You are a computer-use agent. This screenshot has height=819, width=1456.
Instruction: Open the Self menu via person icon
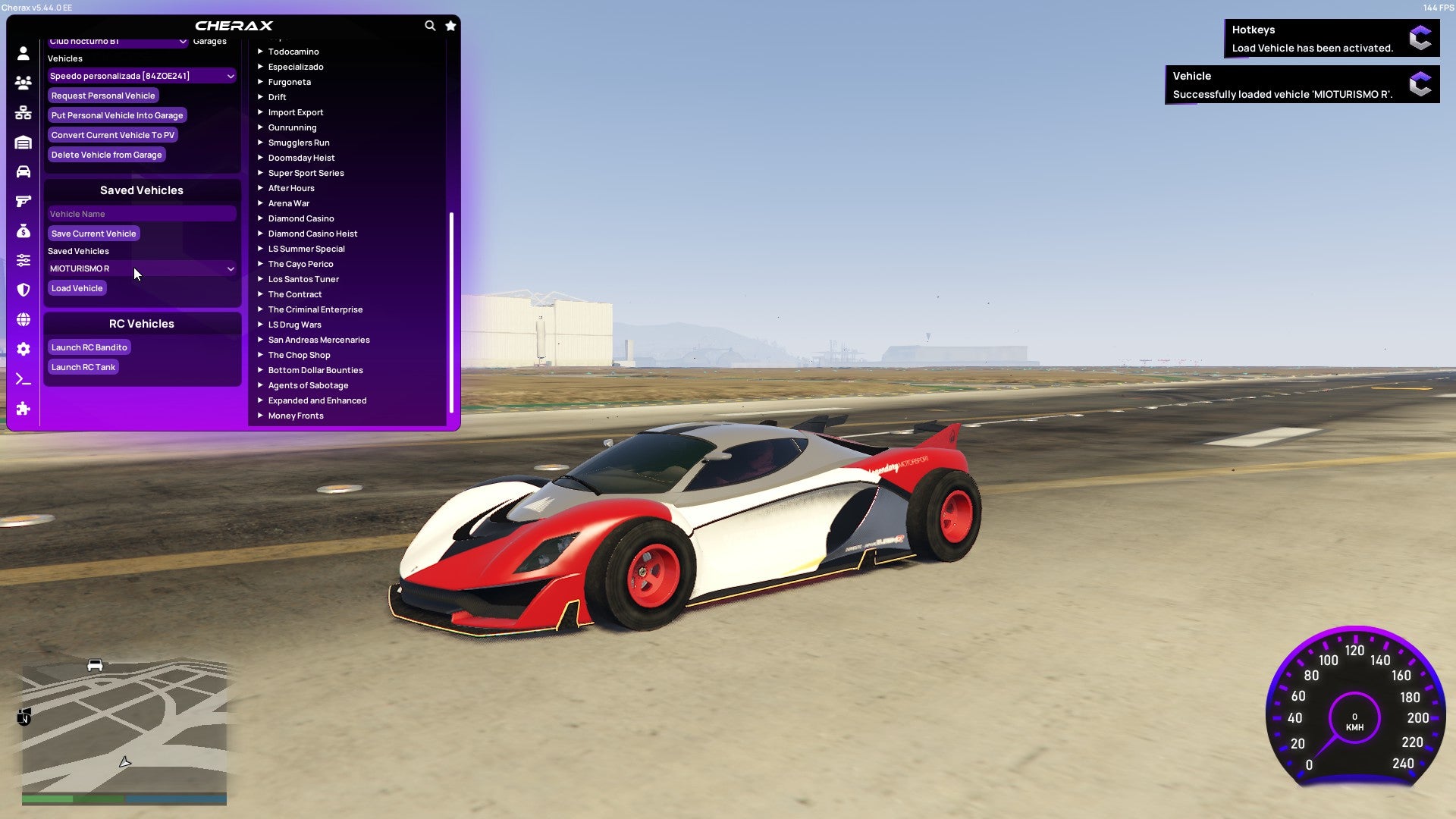pyautogui.click(x=23, y=53)
